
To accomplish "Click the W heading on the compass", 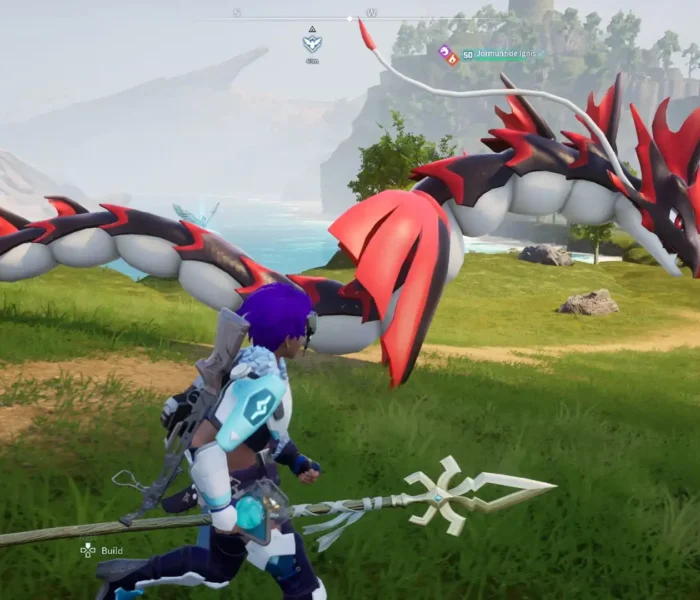I will (372, 13).
